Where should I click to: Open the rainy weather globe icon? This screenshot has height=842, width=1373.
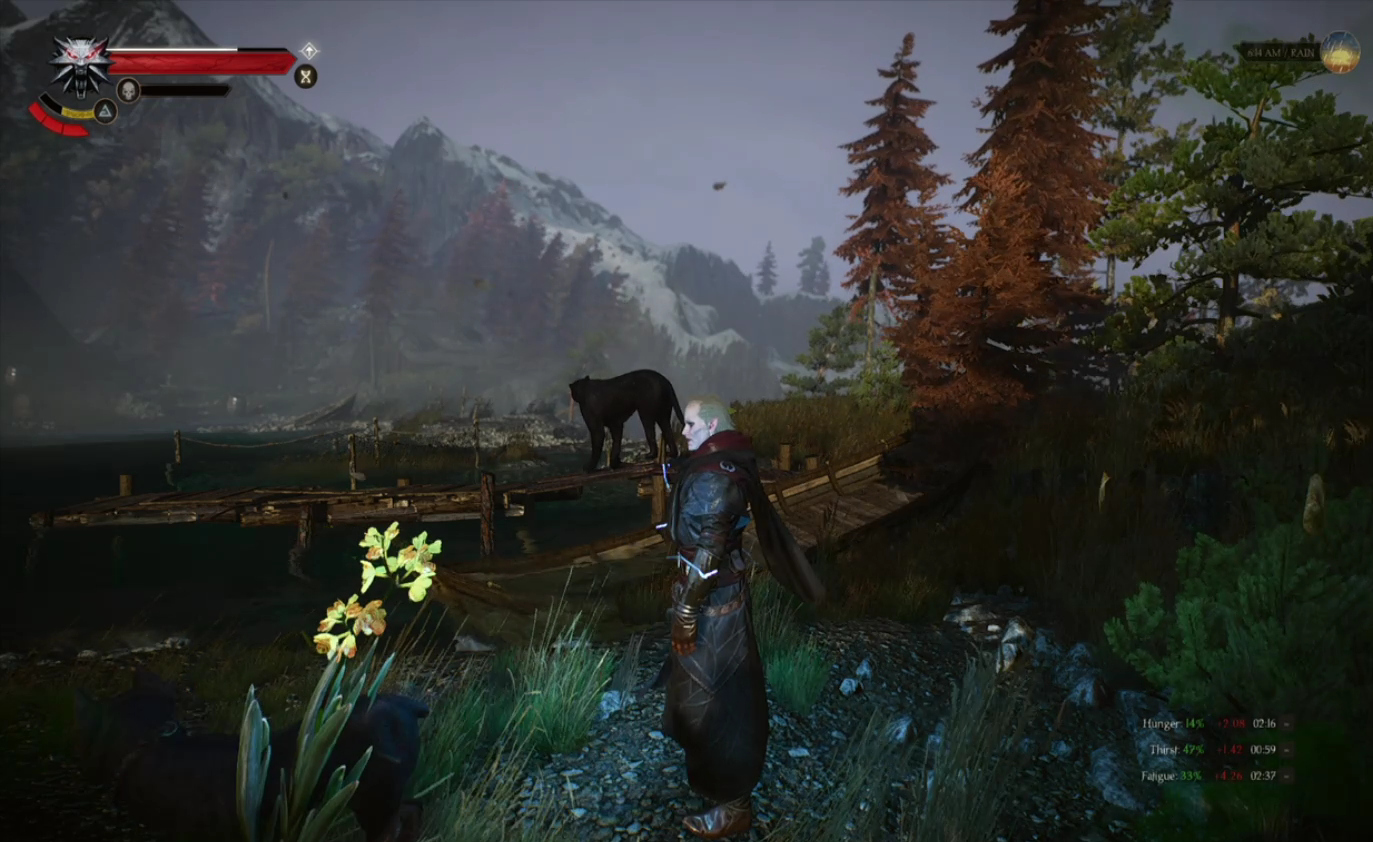pyautogui.click(x=1340, y=52)
